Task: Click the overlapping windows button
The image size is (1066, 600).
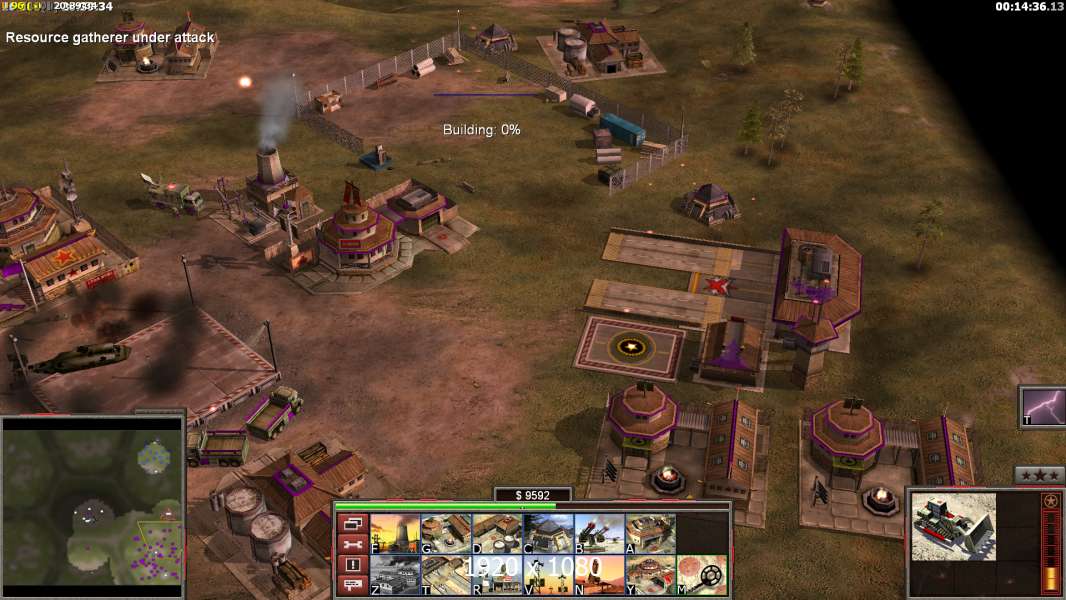Action: tap(352, 524)
